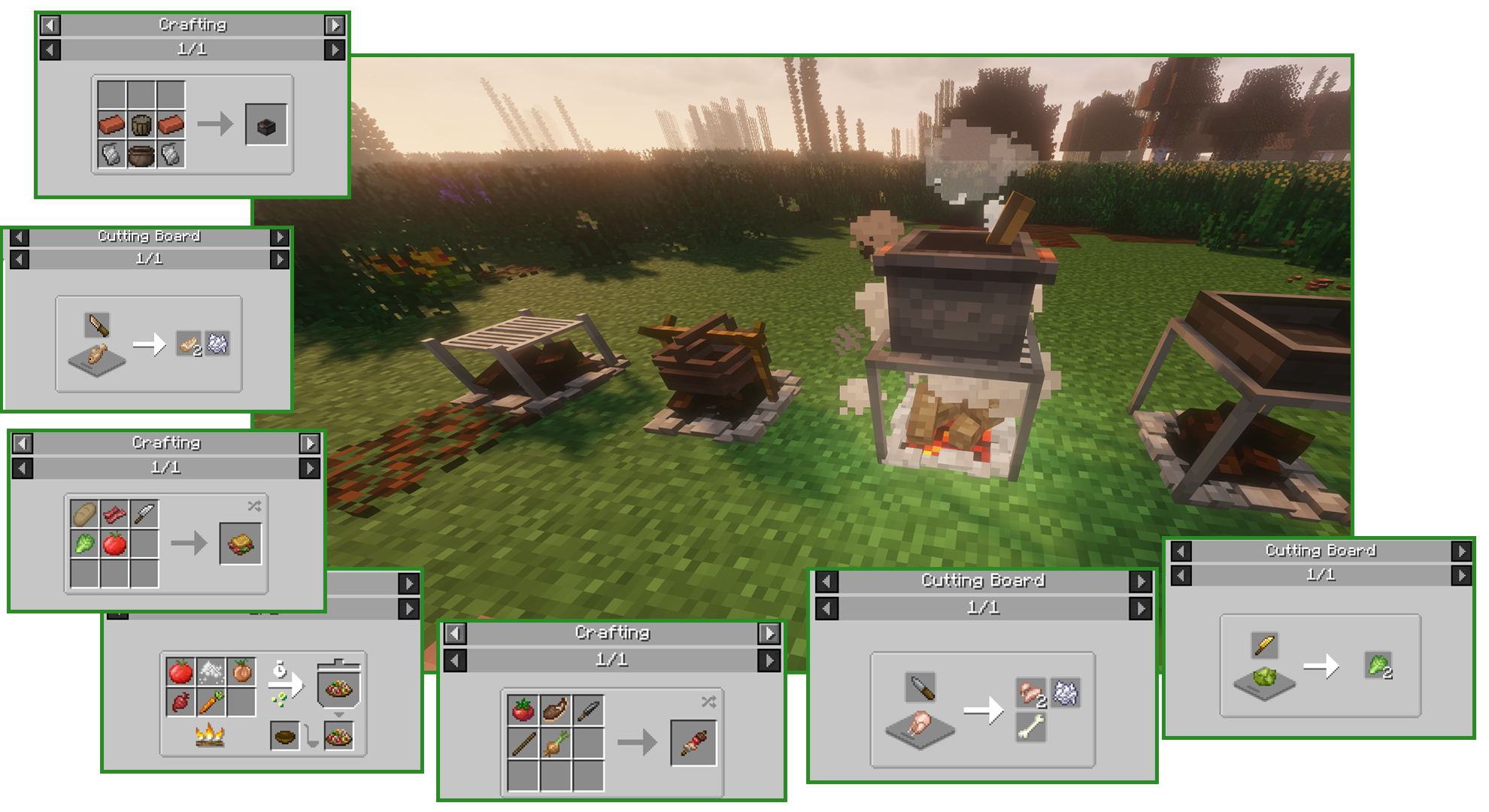The image size is (1489, 812).
Task: Select the kebab skewer output slot
Action: (x=693, y=744)
